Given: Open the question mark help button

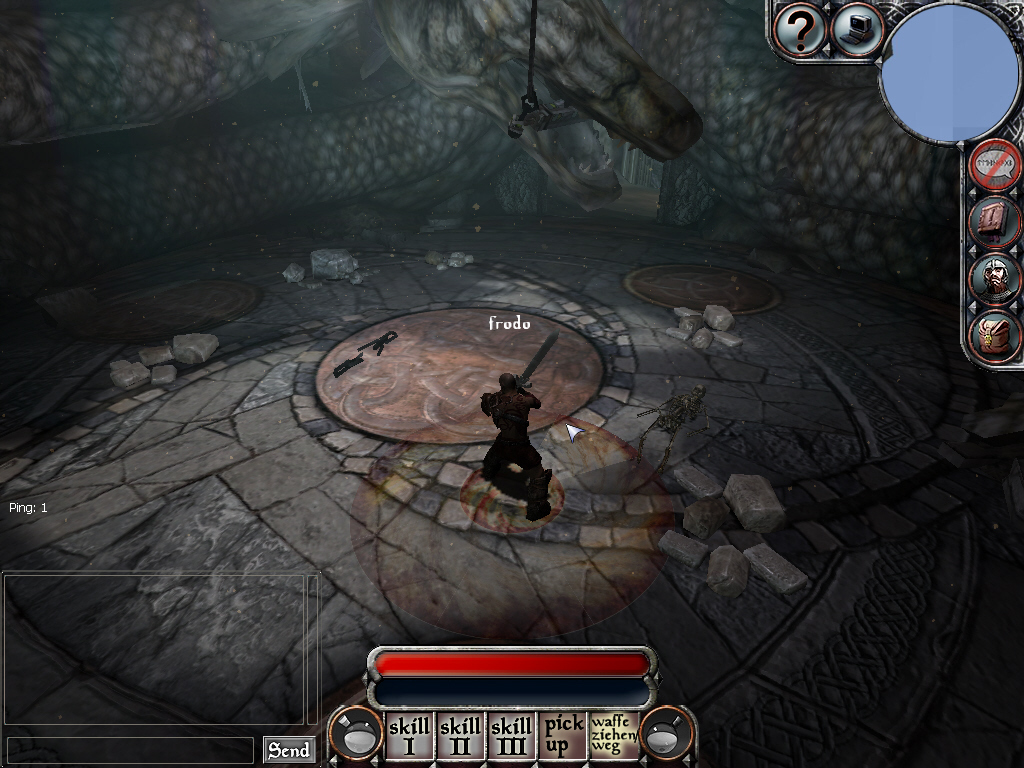Looking at the screenshot, I should (x=800, y=30).
